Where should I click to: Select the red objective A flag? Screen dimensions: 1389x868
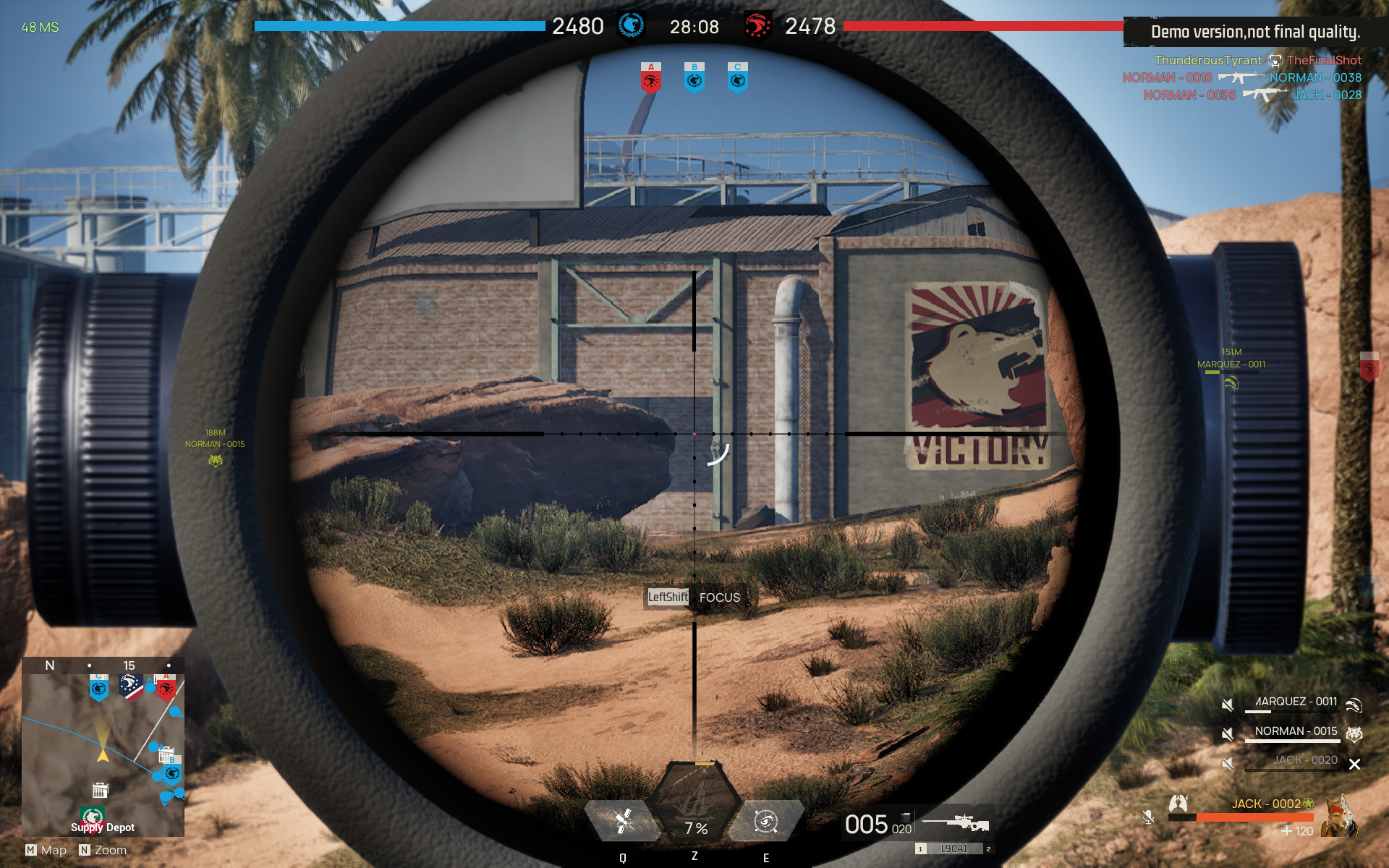(x=650, y=78)
